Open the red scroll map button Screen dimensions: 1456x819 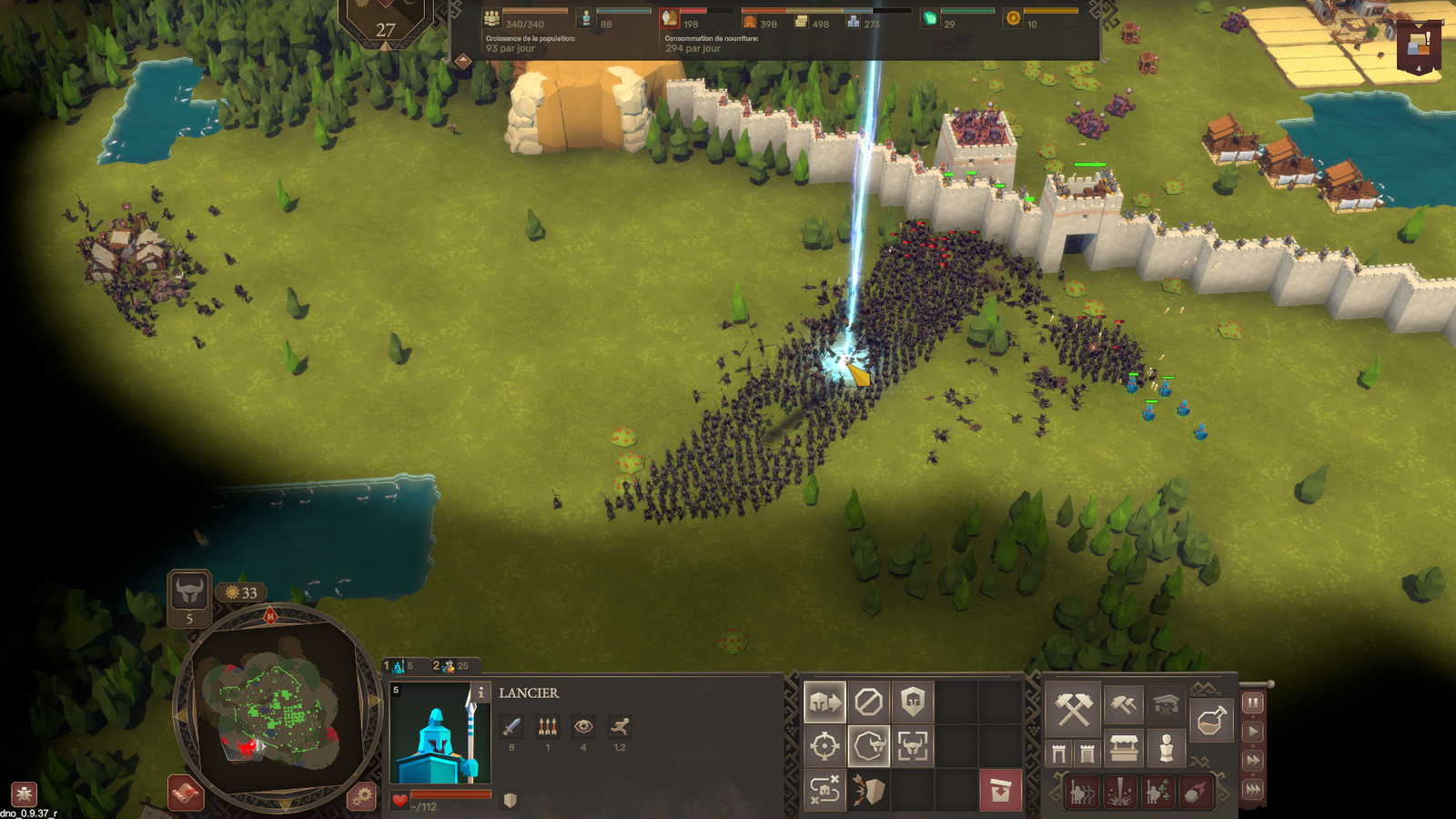[x=185, y=794]
